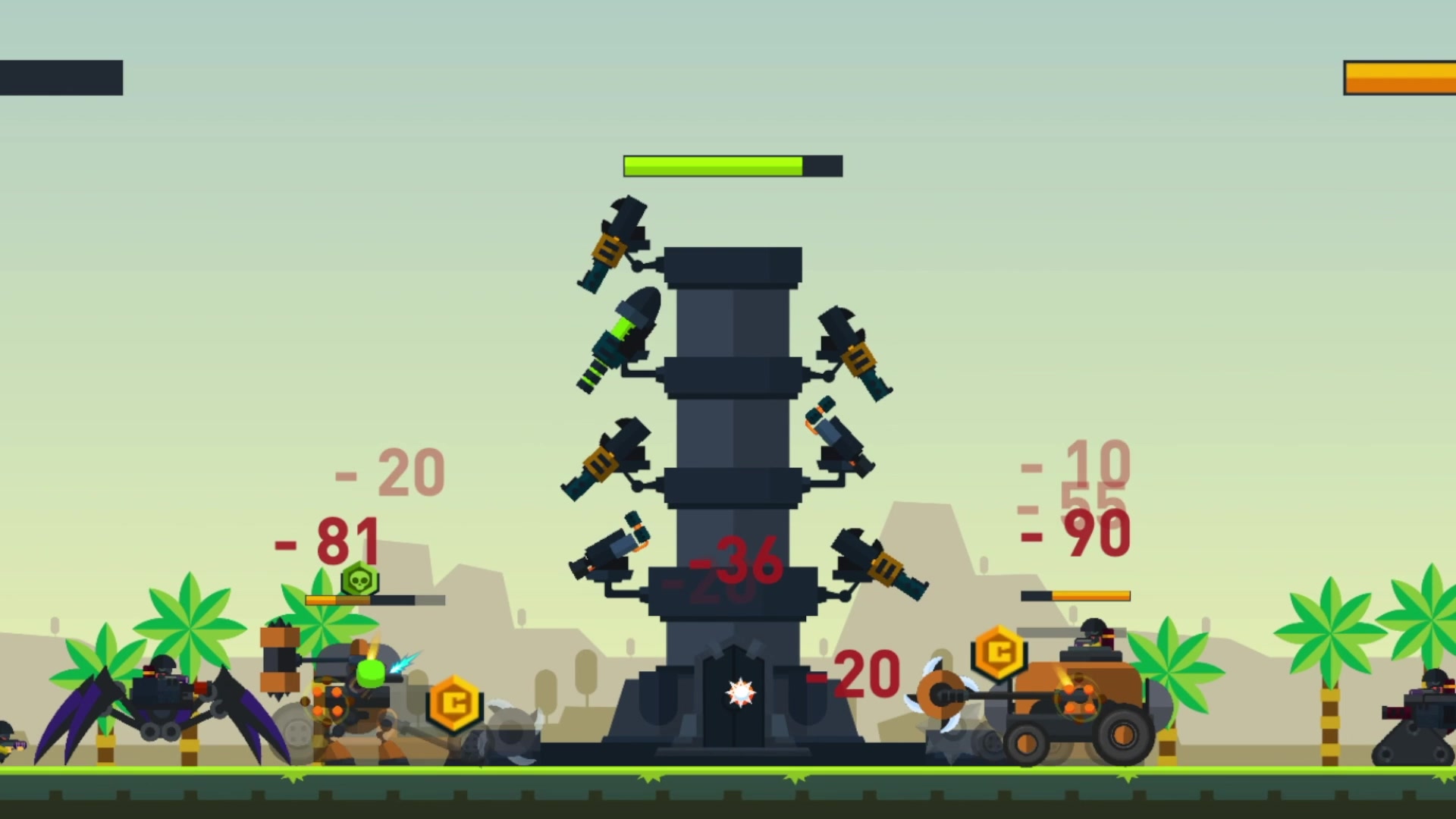Collect the green skull badge above the mech
This screenshot has width=1456, height=819.
coord(359,579)
